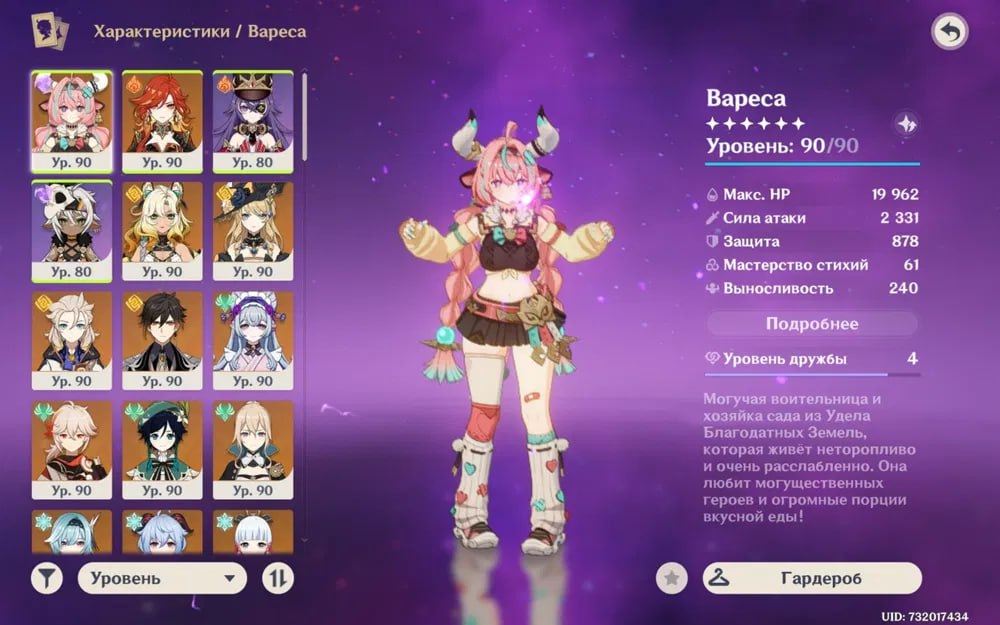The width and height of the screenshot is (1000, 625).
Task: Select the blonde cat-eared Xilonen portrait
Action: (162, 228)
